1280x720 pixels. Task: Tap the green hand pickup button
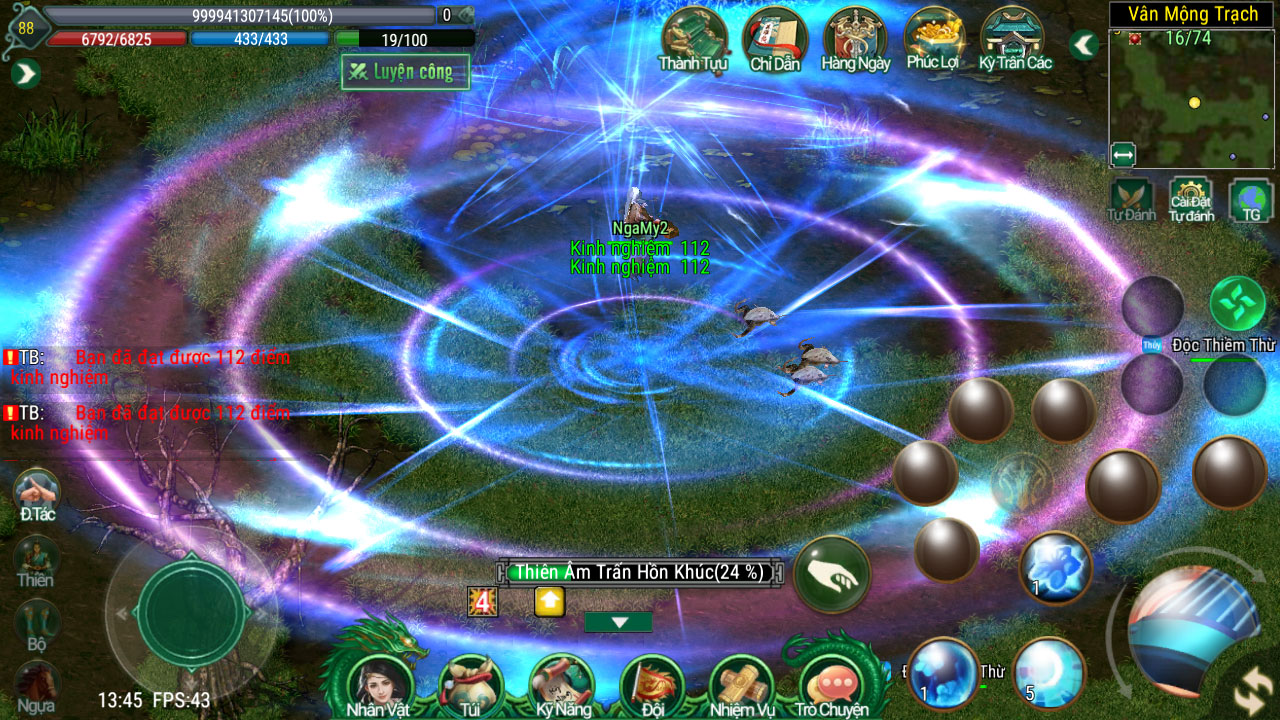[832, 574]
